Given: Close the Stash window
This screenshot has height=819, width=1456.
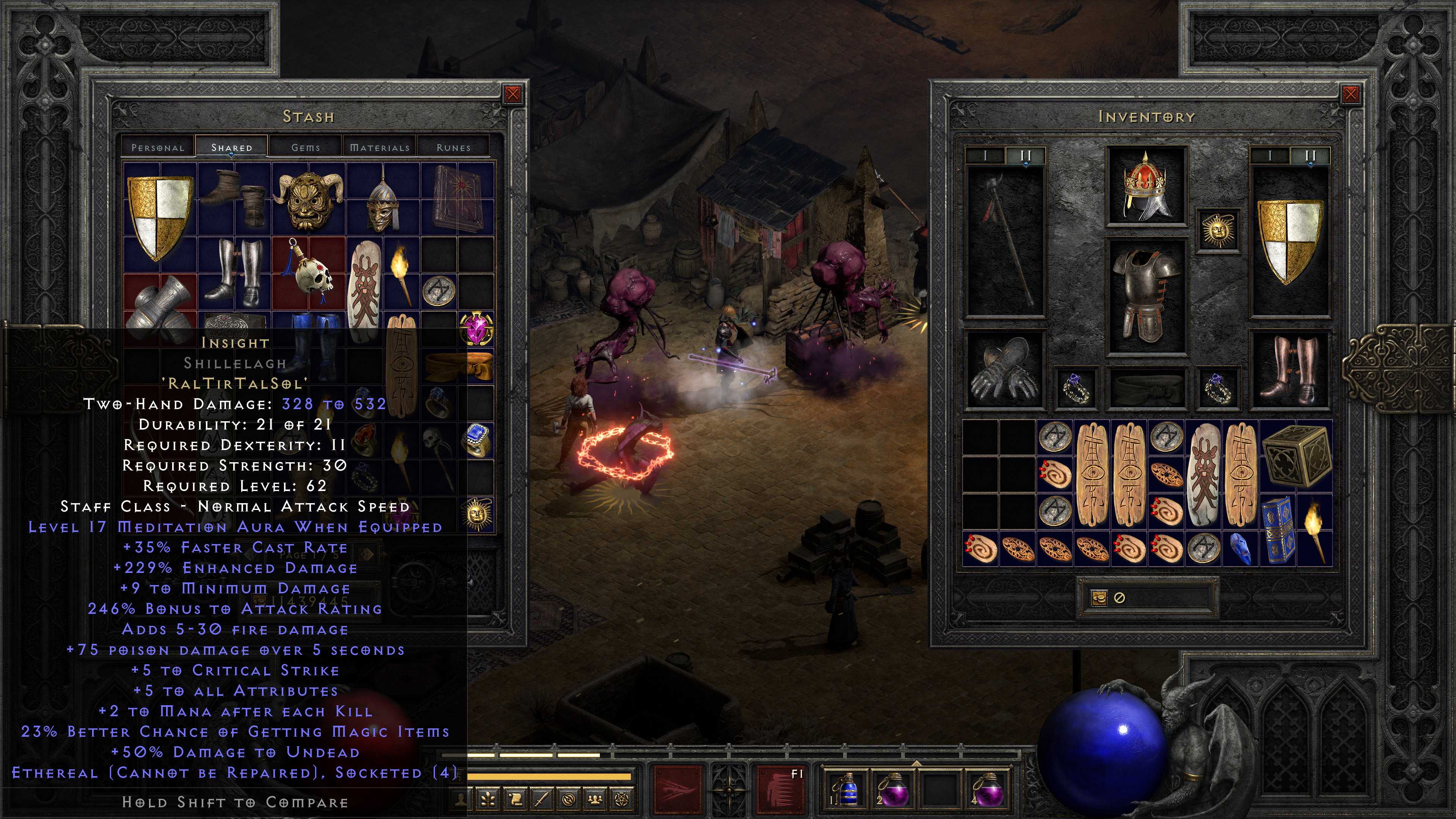Looking at the screenshot, I should coord(513,94).
